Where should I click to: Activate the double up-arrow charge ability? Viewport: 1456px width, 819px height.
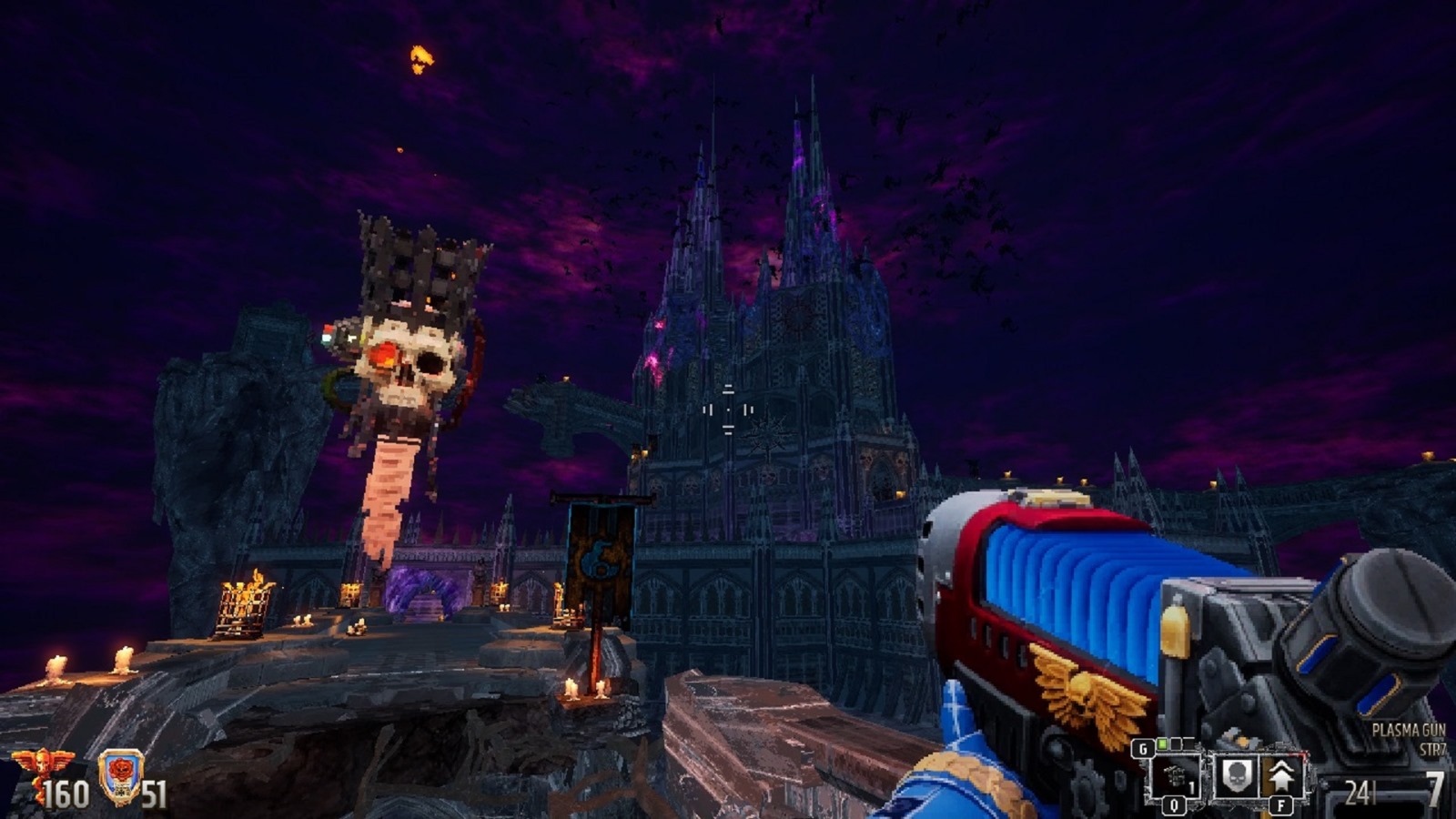click(x=1281, y=776)
